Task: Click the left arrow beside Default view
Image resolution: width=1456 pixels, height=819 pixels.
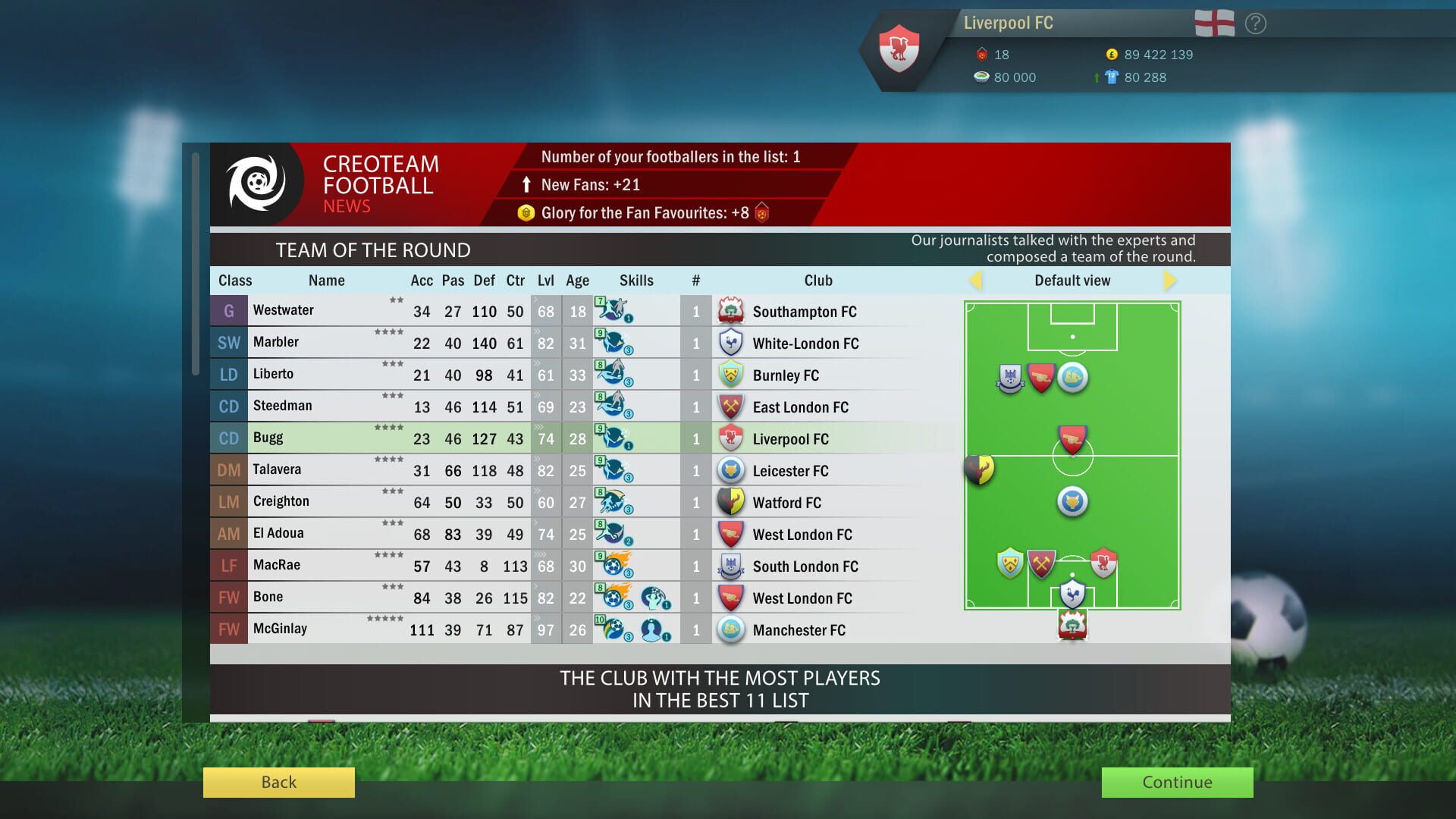Action: tap(977, 280)
